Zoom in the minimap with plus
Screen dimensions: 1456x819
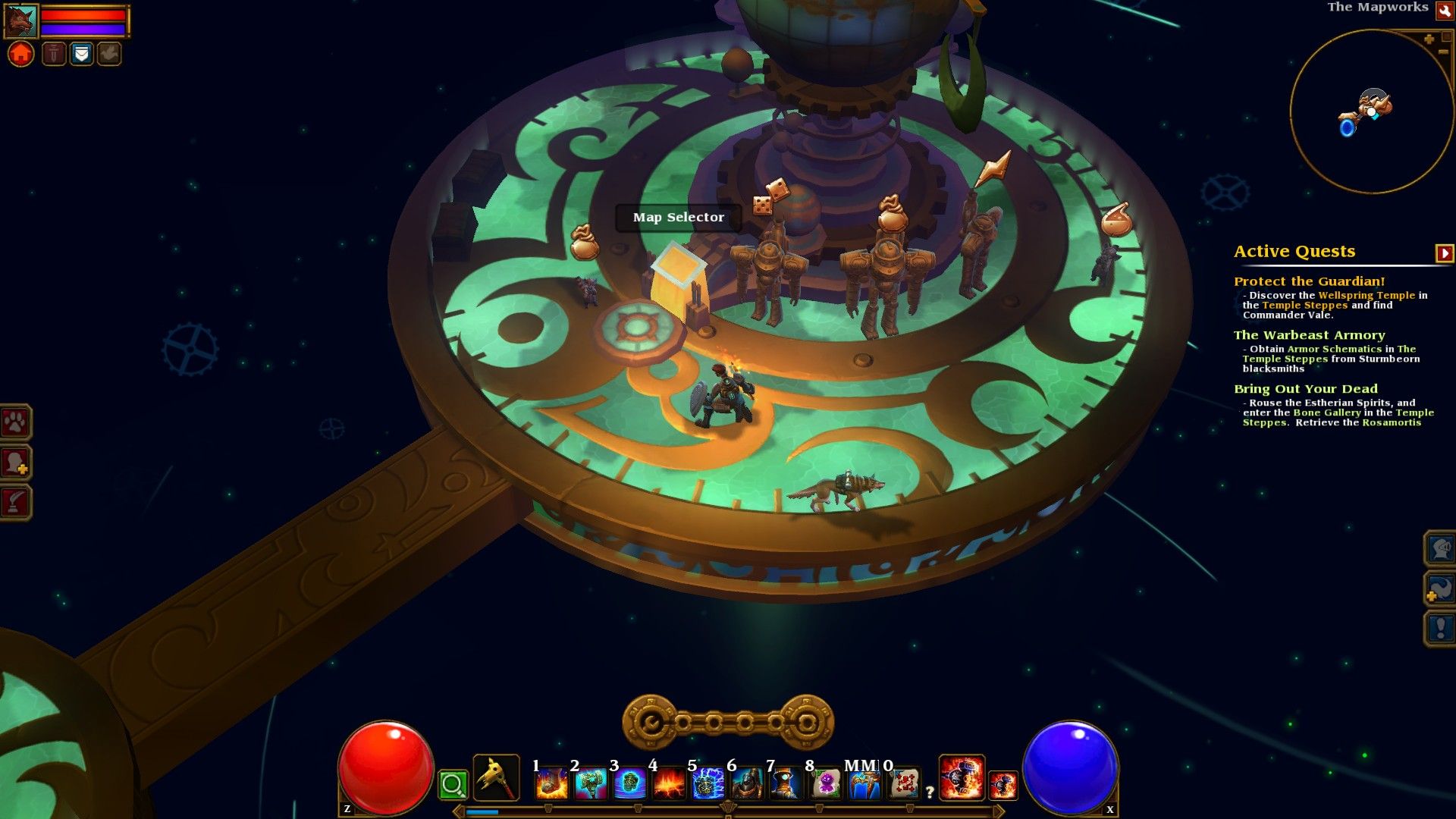pyautogui.click(x=1429, y=39)
